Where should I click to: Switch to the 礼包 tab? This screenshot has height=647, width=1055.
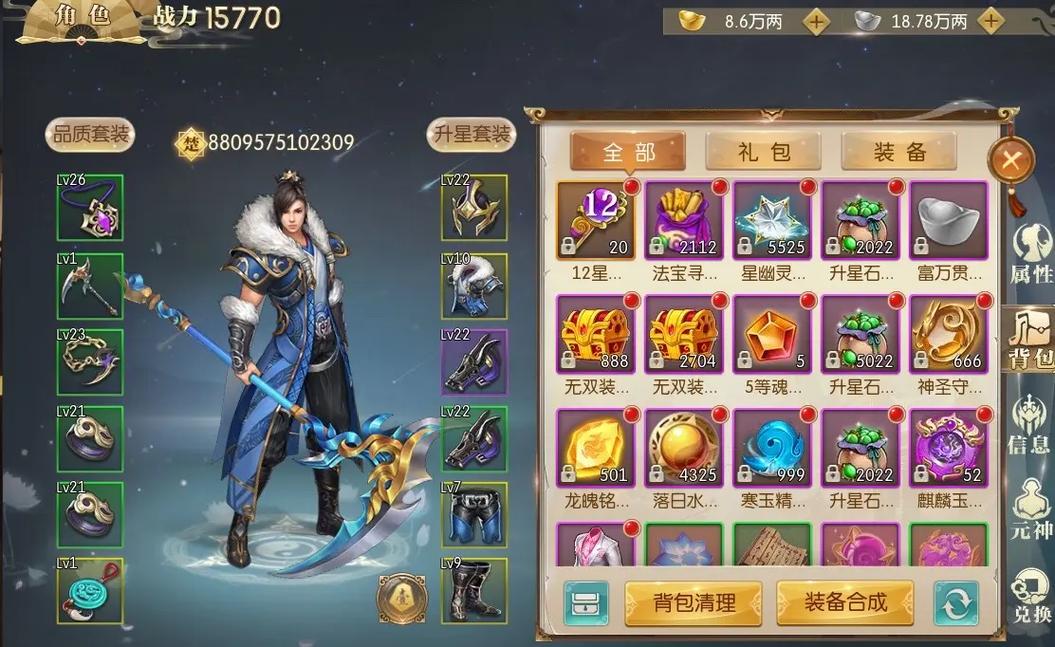coord(763,152)
